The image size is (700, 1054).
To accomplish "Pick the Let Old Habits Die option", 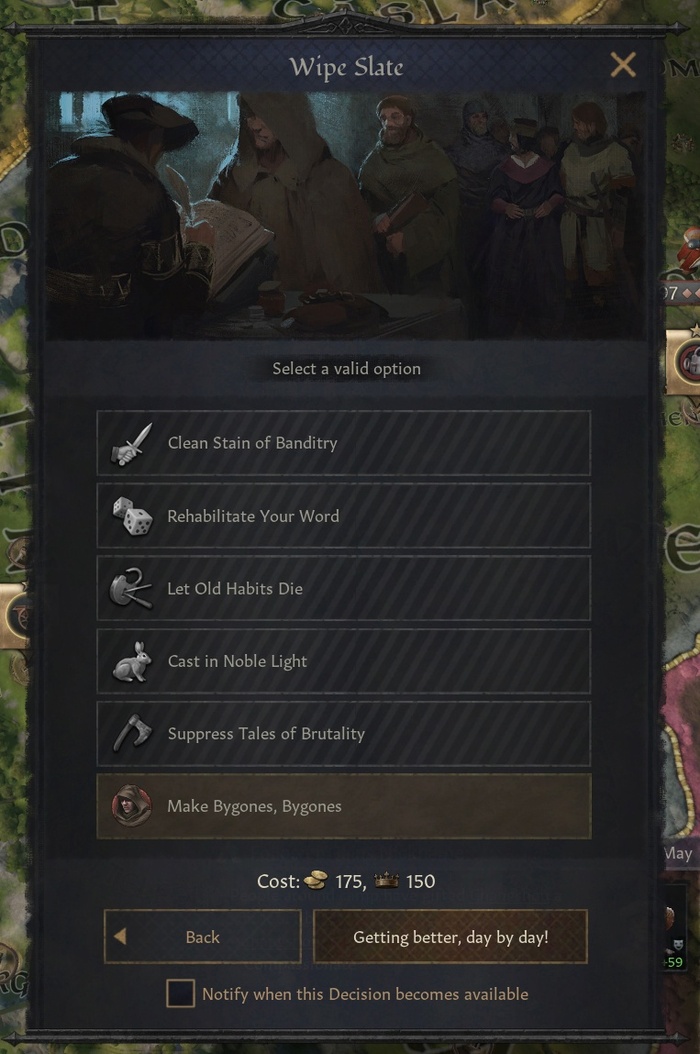I will (x=344, y=589).
